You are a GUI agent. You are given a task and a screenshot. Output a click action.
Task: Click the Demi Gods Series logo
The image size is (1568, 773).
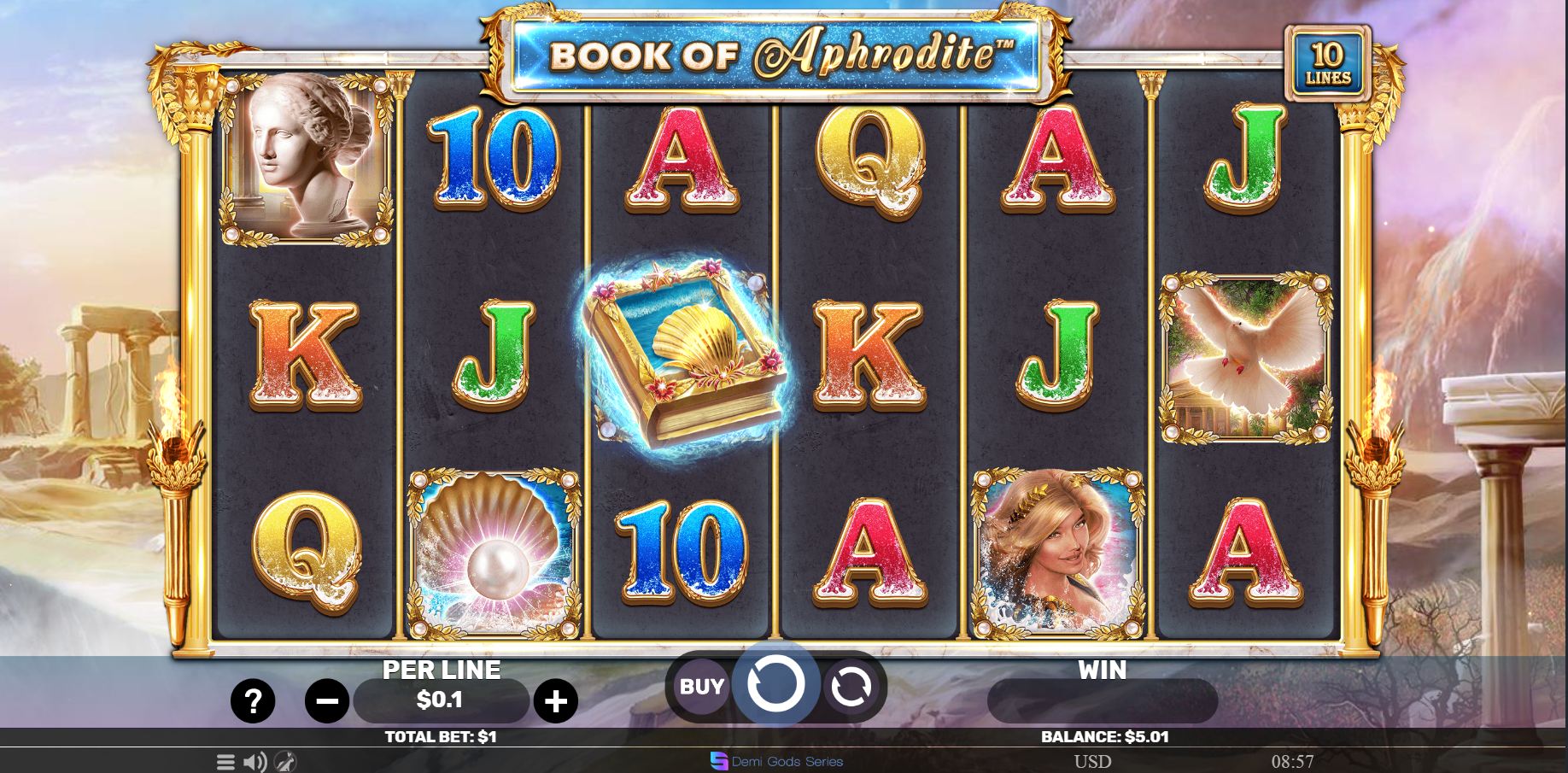[x=776, y=761]
